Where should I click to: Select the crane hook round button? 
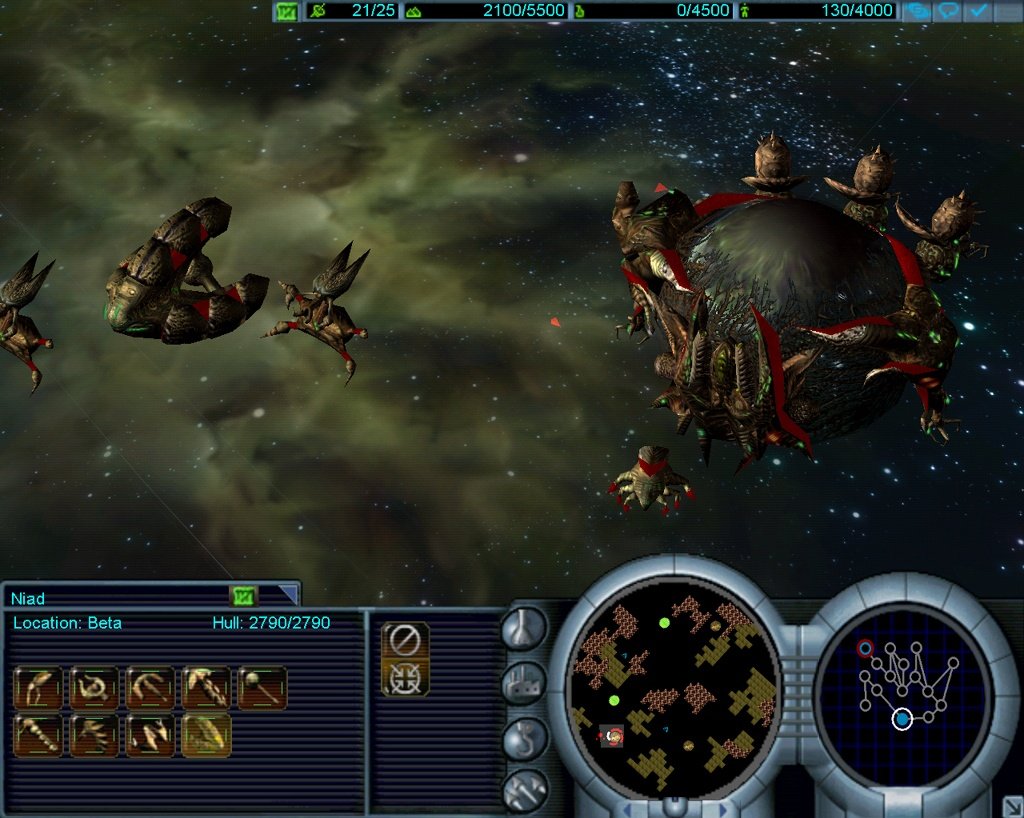pos(526,737)
